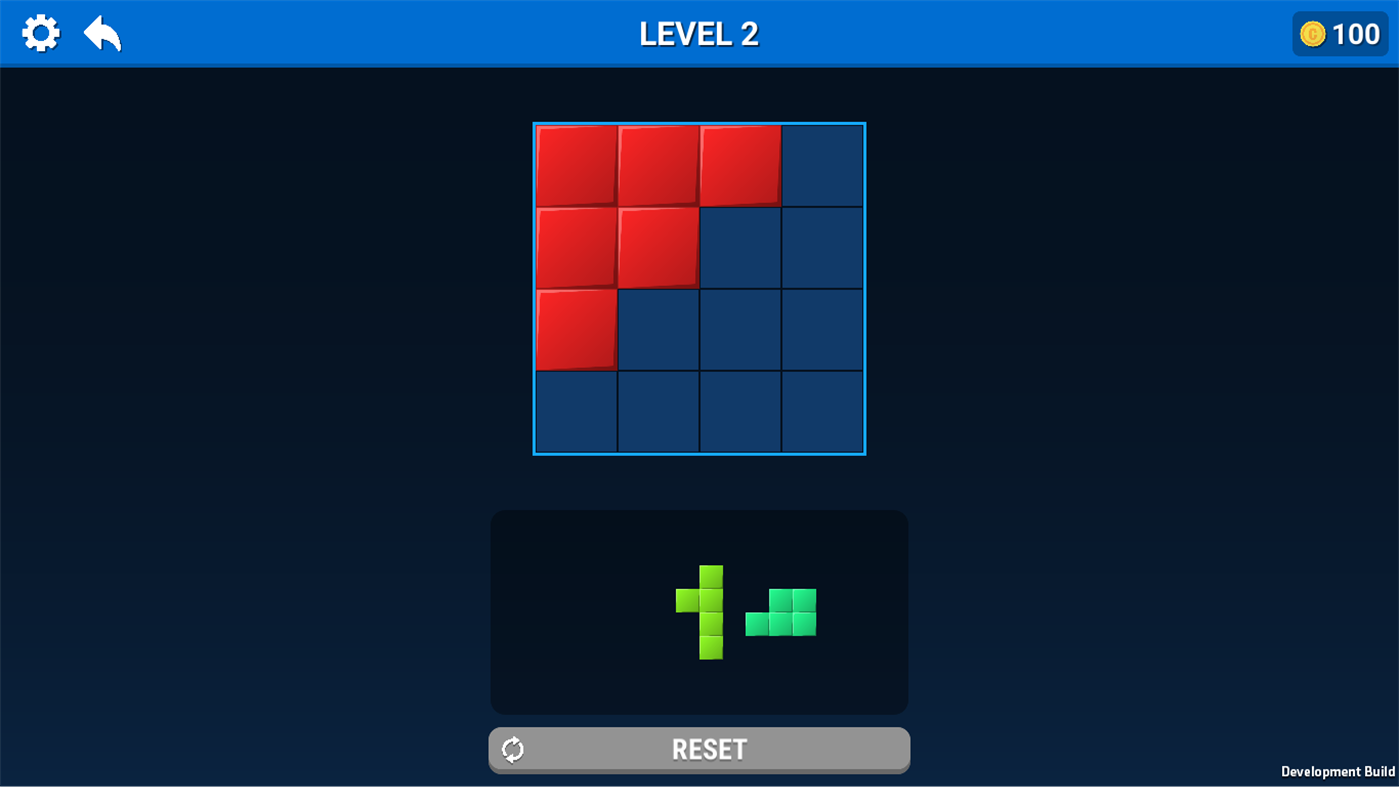Open the settings gear icon
Screen dimensions: 1399x787
tap(41, 32)
